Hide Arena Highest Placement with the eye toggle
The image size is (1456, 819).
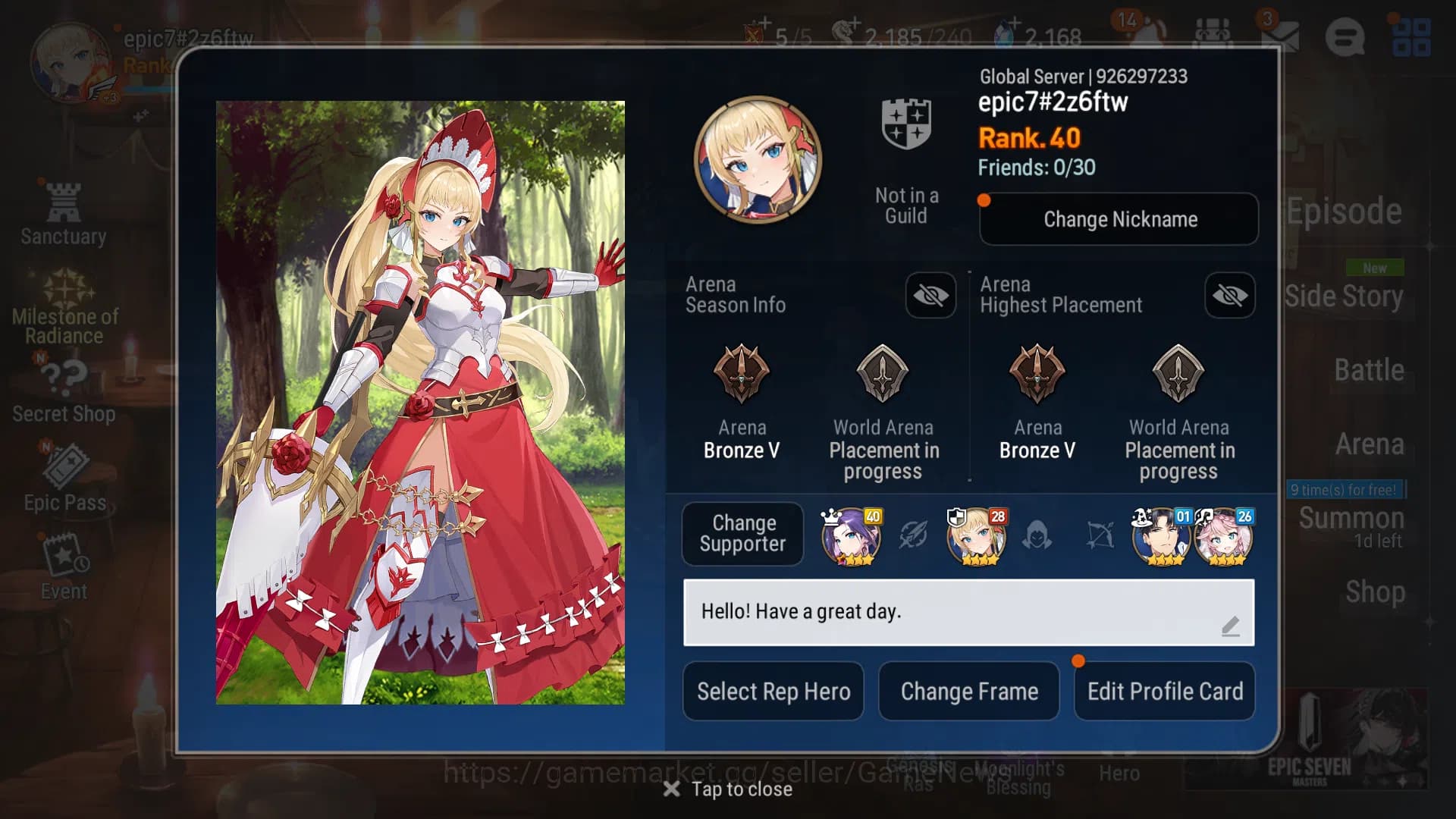(1229, 296)
